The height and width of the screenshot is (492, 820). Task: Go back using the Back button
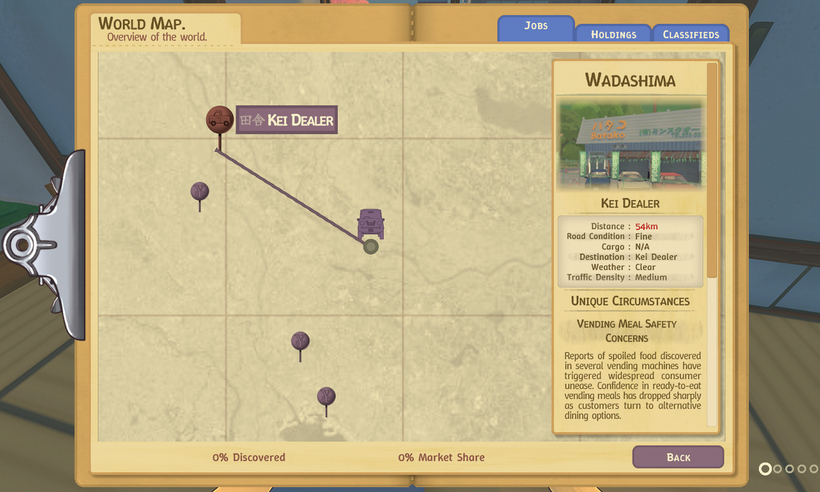coord(678,457)
